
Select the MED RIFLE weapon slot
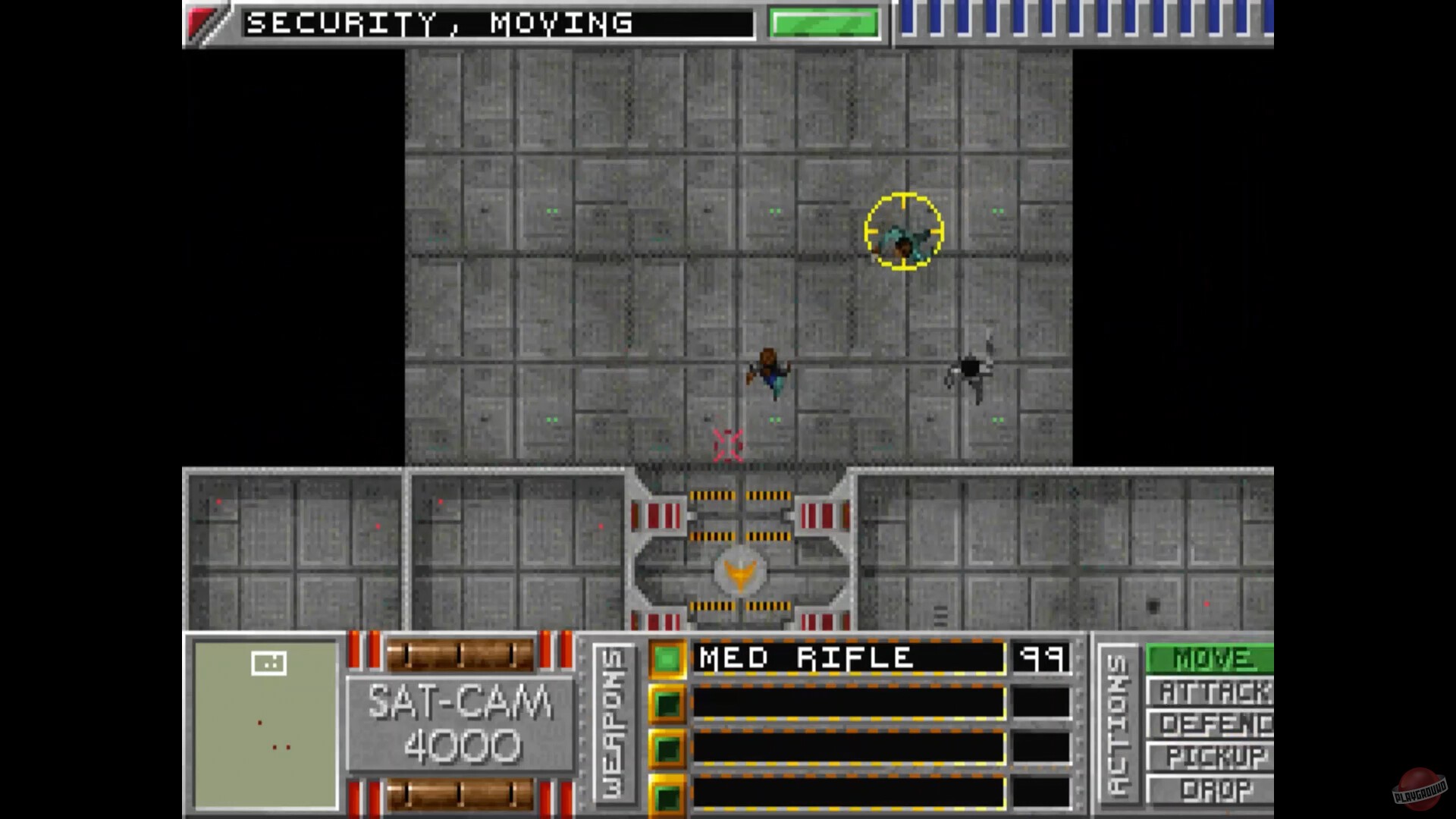(846, 658)
